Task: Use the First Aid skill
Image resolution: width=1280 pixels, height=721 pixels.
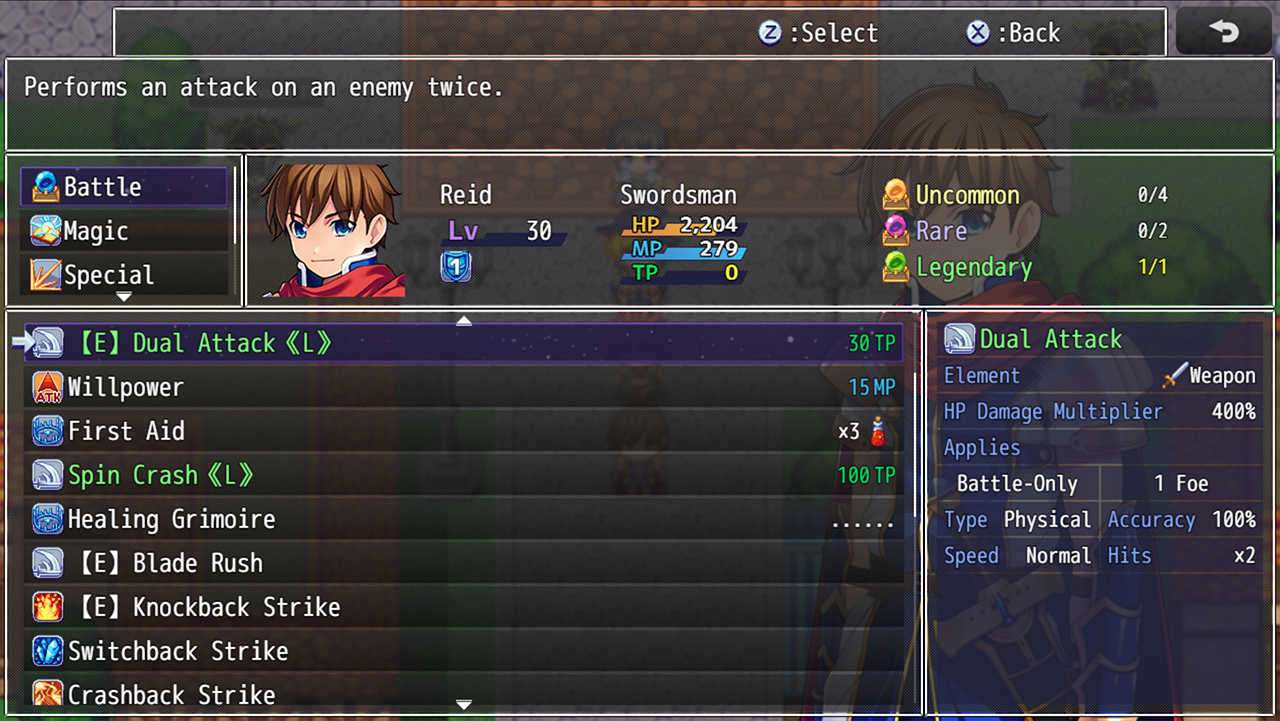Action: pyautogui.click(x=462, y=431)
